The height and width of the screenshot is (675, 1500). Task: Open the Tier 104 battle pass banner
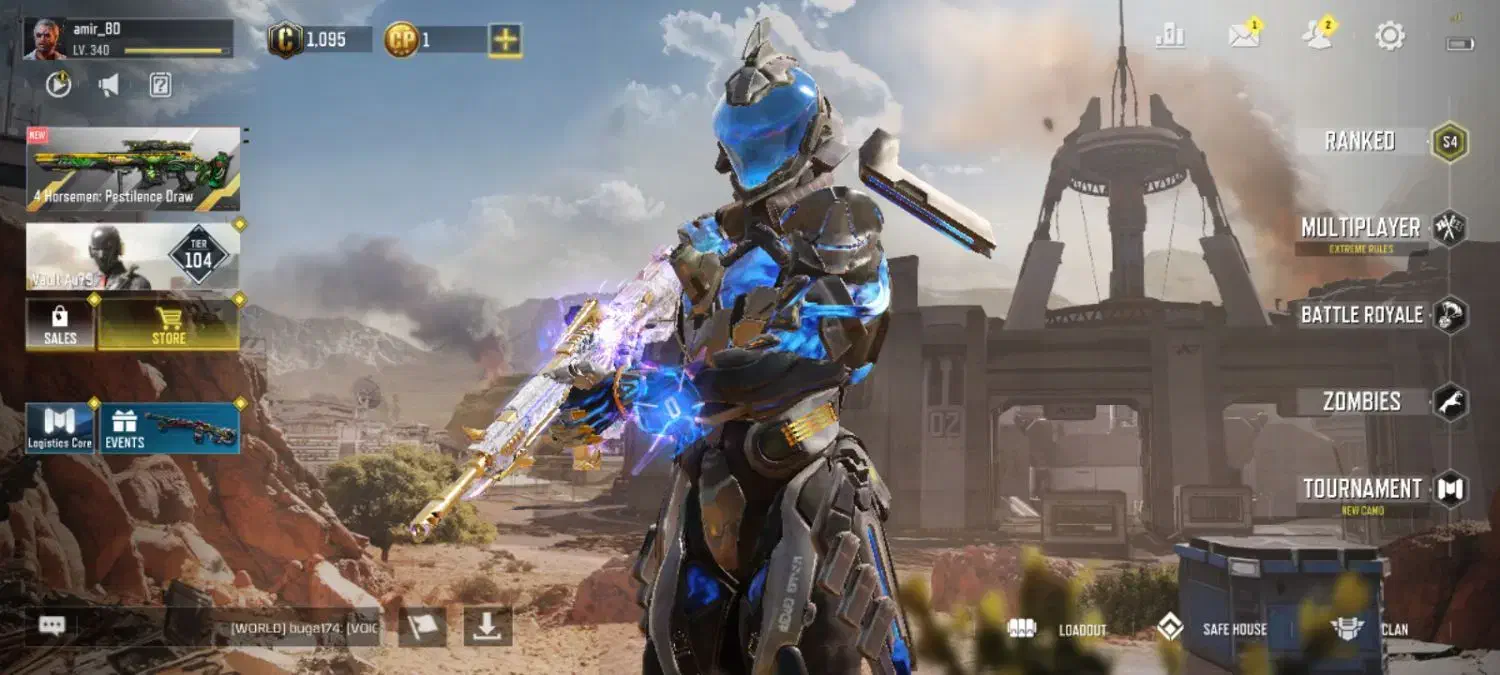(x=133, y=256)
